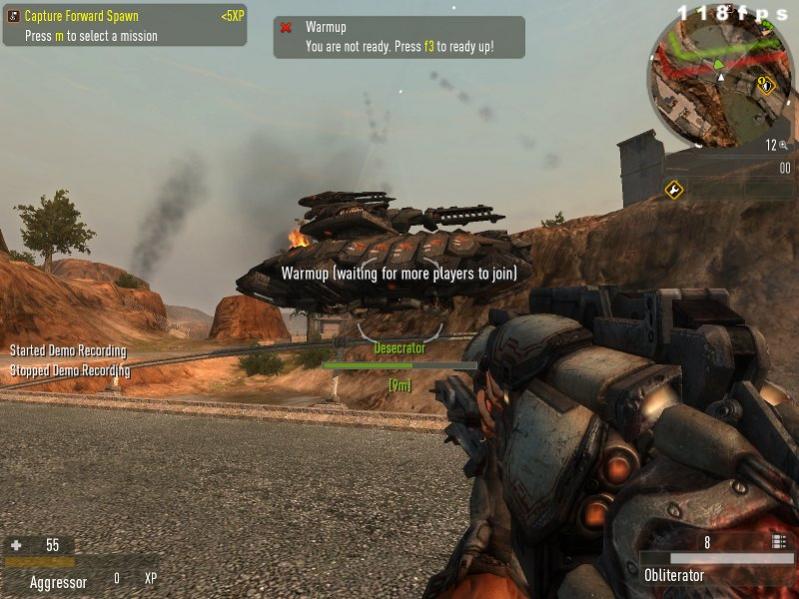
Task: Click the minimap zoom magnifier icon
Action: point(784,145)
